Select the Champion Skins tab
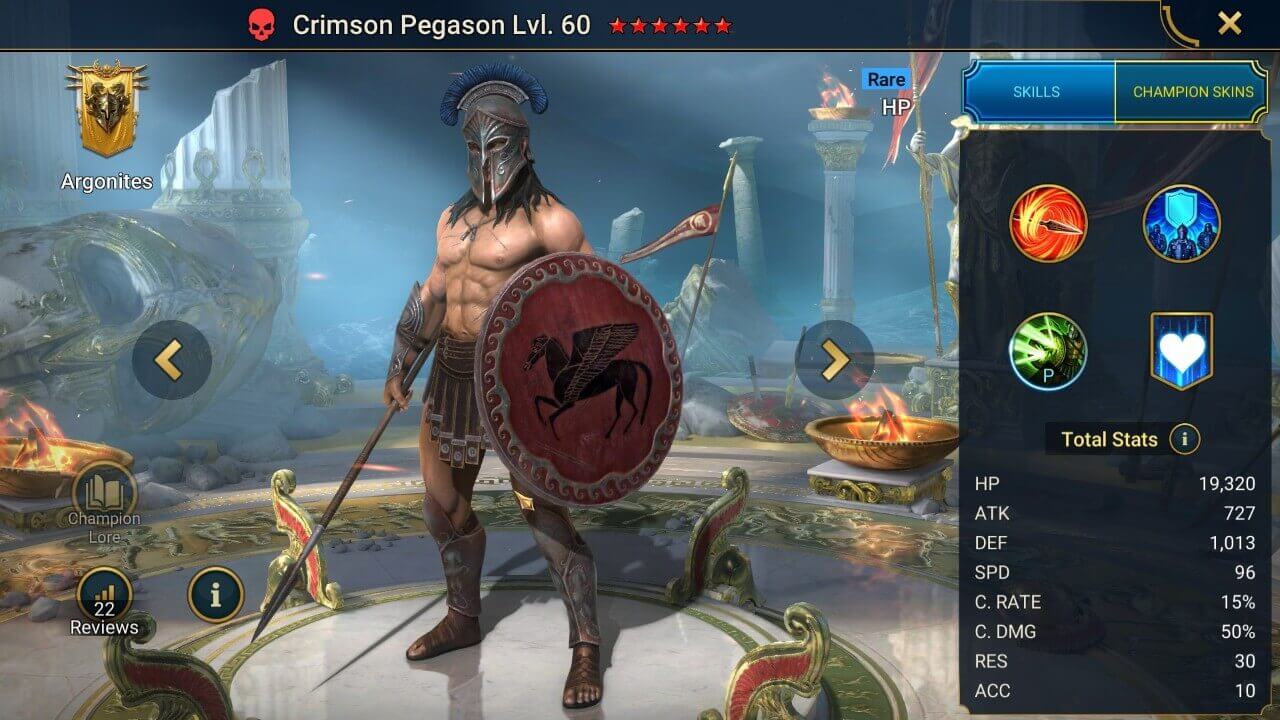This screenshot has width=1280, height=720. [x=1193, y=91]
